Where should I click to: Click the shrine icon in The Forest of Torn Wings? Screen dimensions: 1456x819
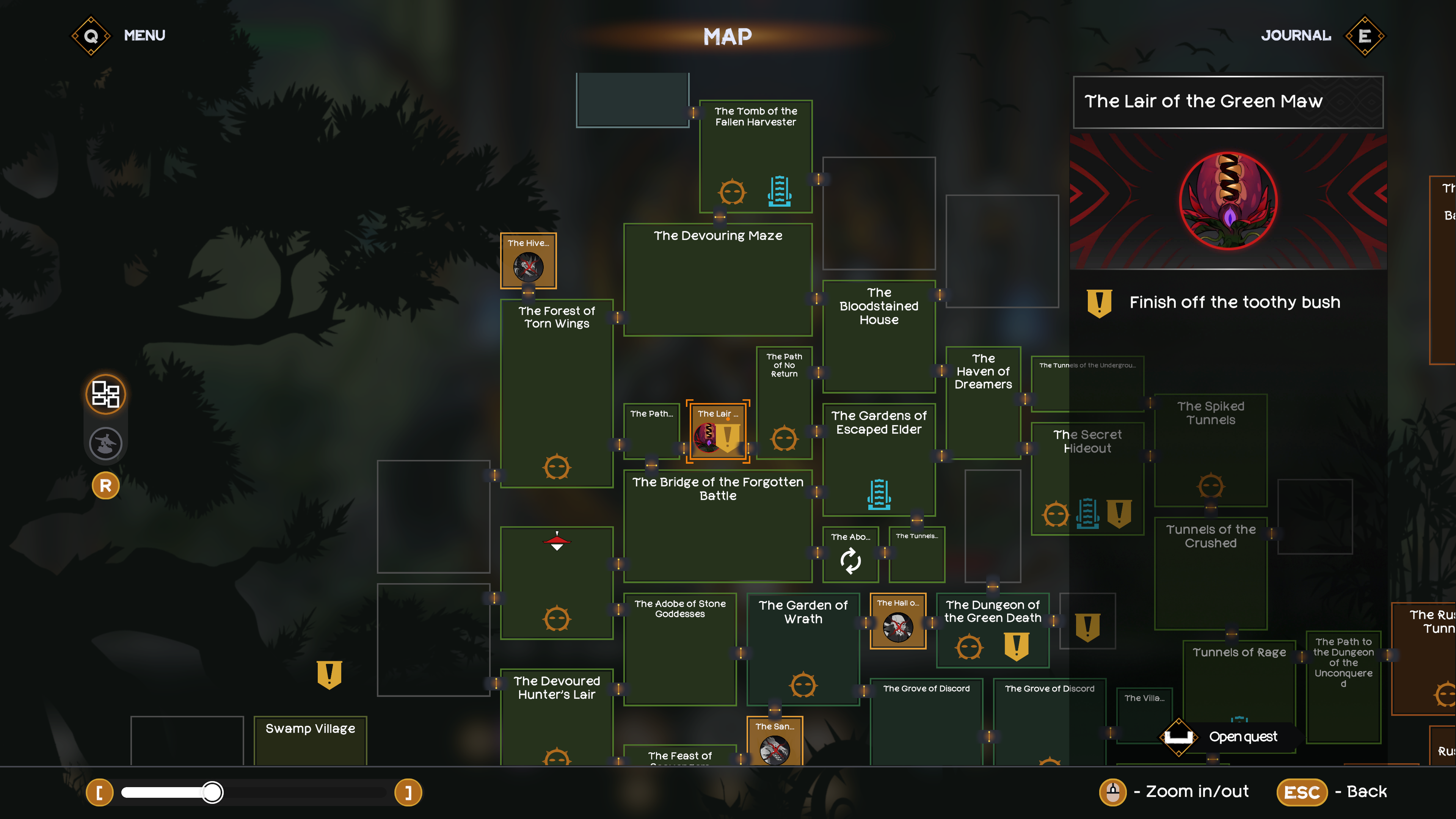[x=557, y=467]
